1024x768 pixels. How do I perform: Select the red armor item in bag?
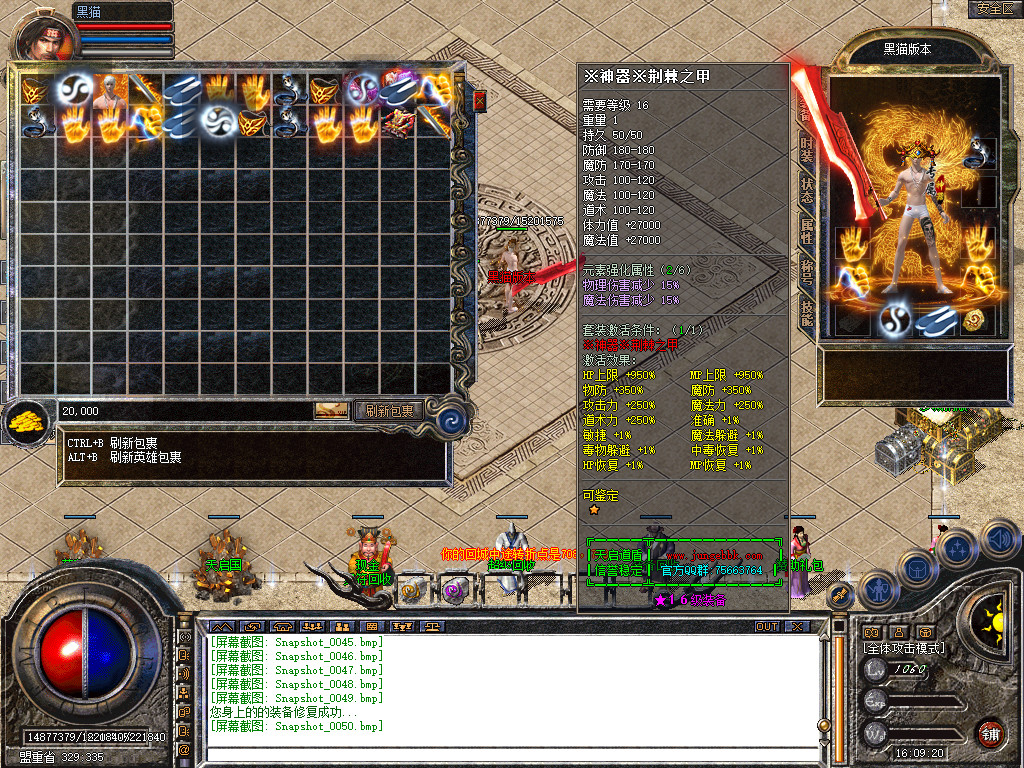coord(398,123)
